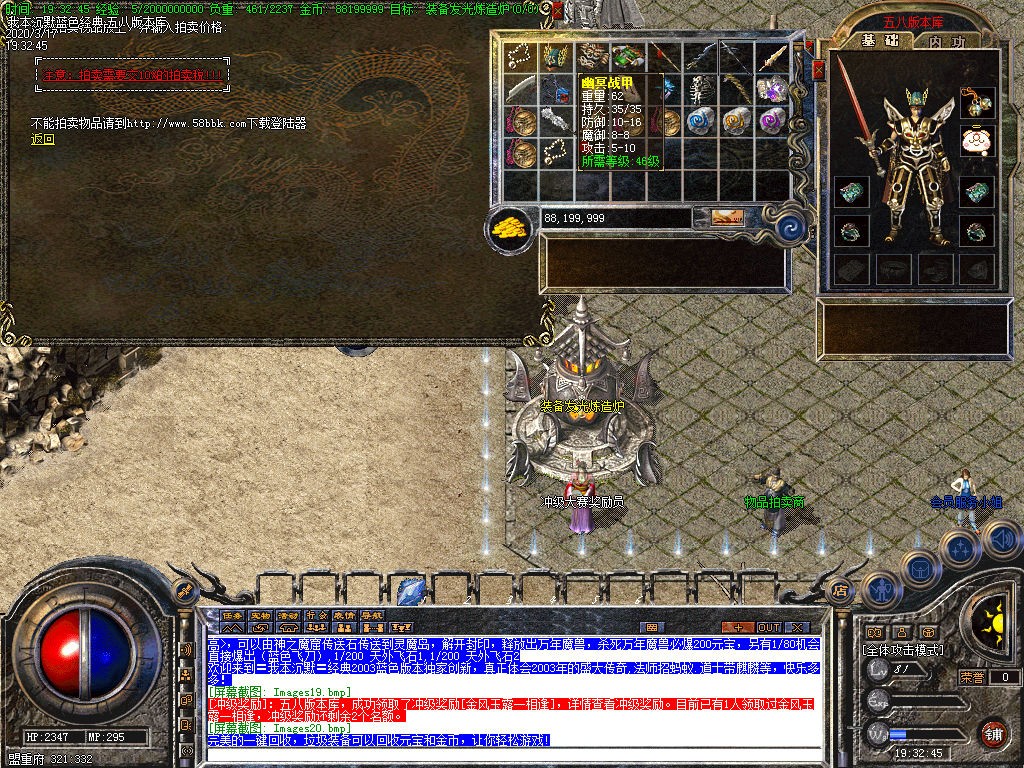Click the gold coin pile icon
The image size is (1024, 768).
(508, 226)
